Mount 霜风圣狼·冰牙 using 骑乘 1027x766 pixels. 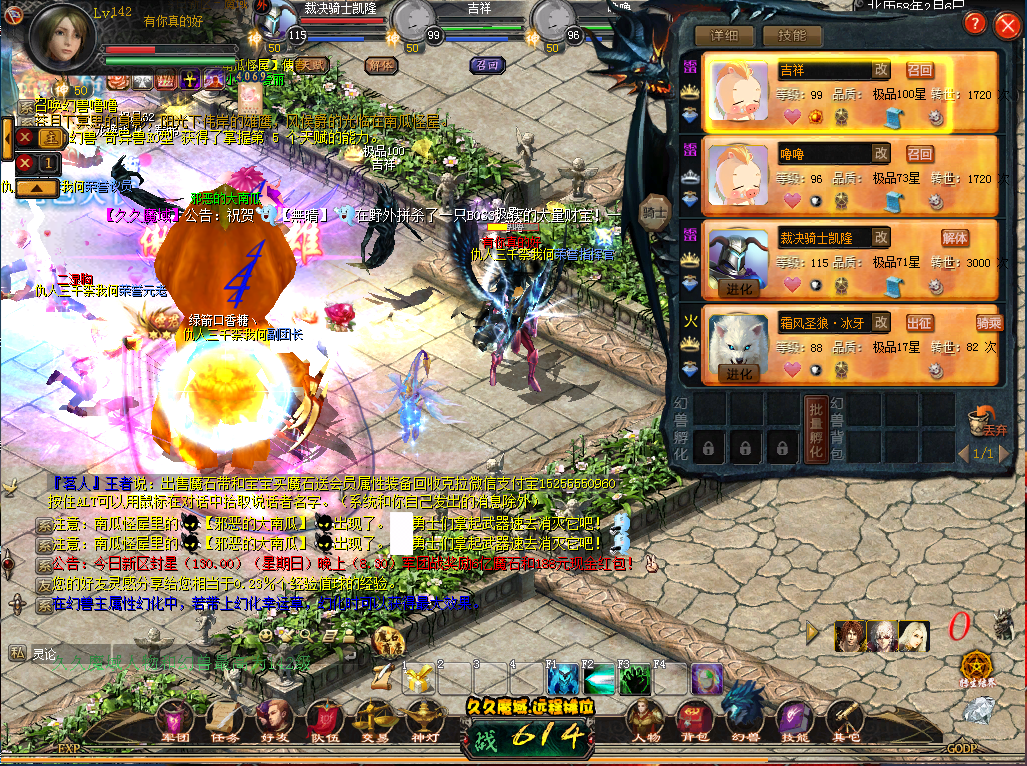click(x=989, y=322)
